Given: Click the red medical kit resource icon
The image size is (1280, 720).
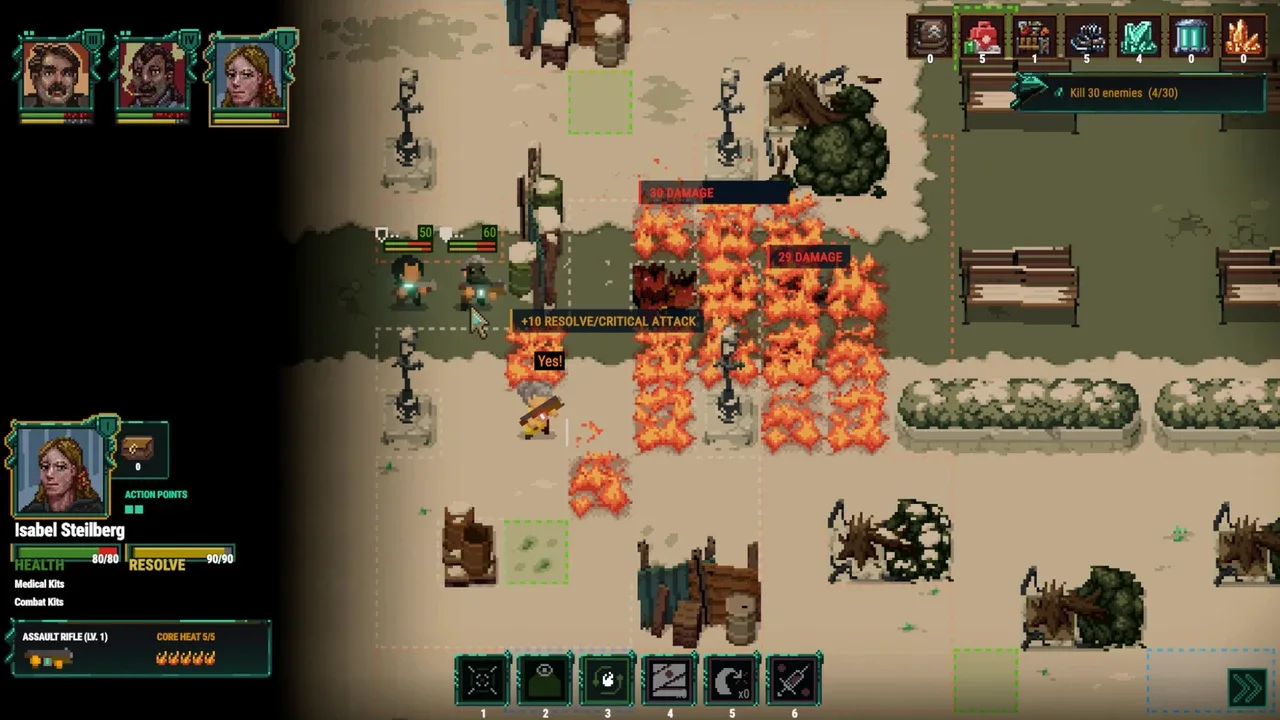Looking at the screenshot, I should point(982,38).
